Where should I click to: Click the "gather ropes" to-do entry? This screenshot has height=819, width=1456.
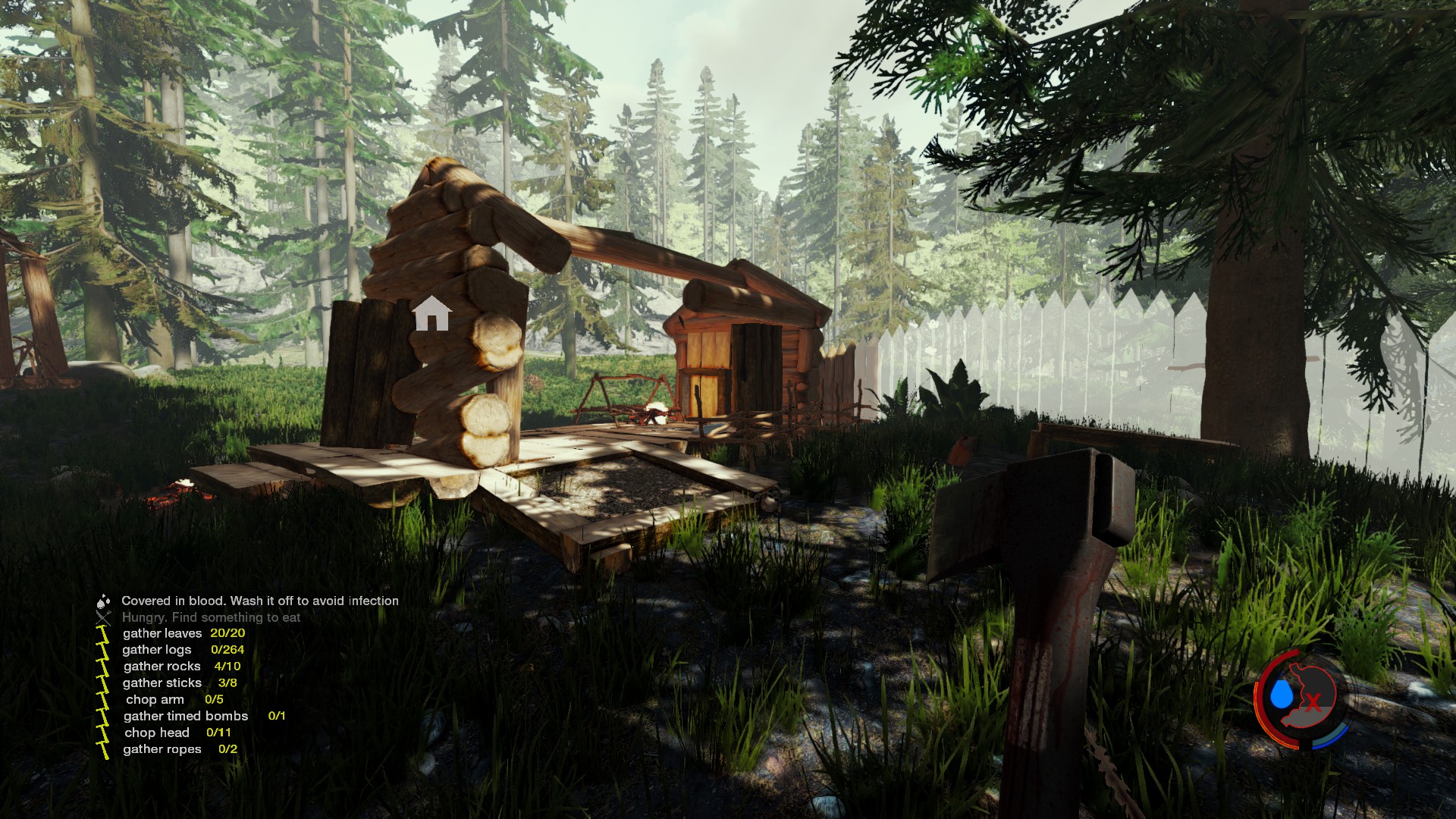point(162,750)
